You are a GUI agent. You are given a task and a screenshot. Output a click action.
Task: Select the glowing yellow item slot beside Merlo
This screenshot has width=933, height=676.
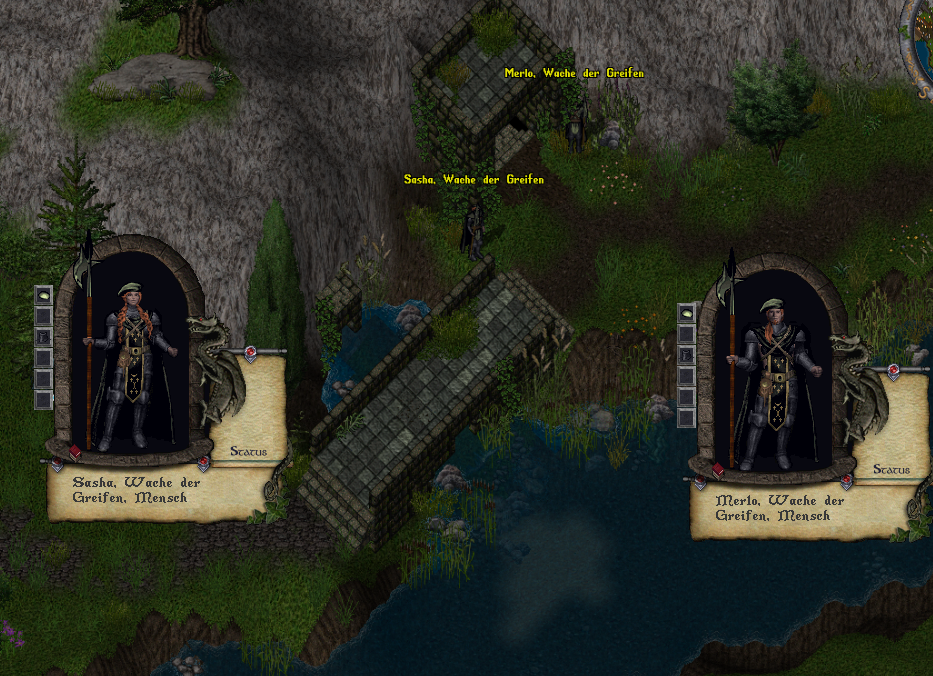click(x=687, y=313)
